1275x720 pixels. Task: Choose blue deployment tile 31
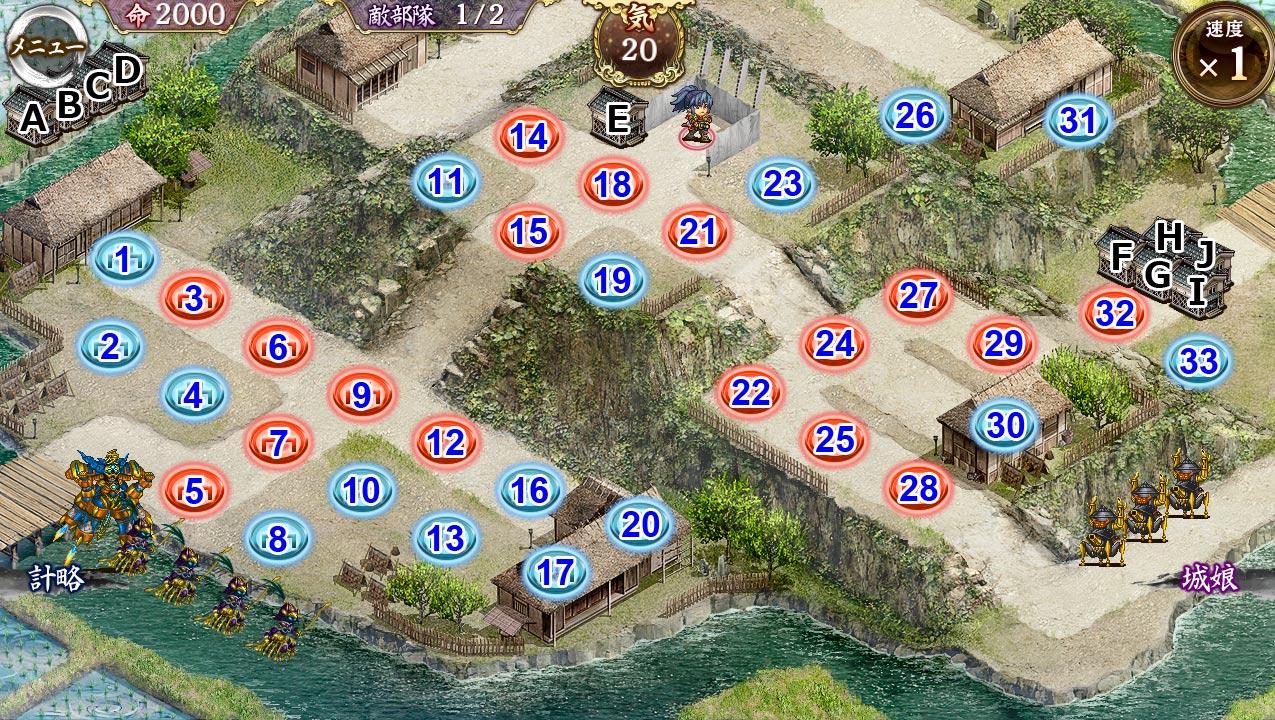pos(1079,122)
